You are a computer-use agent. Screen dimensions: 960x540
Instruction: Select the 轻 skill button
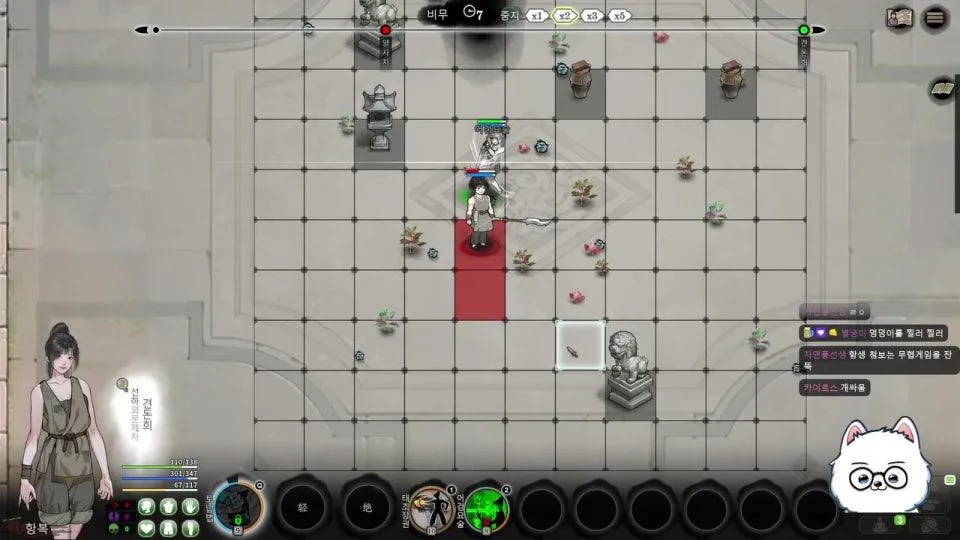coord(302,507)
